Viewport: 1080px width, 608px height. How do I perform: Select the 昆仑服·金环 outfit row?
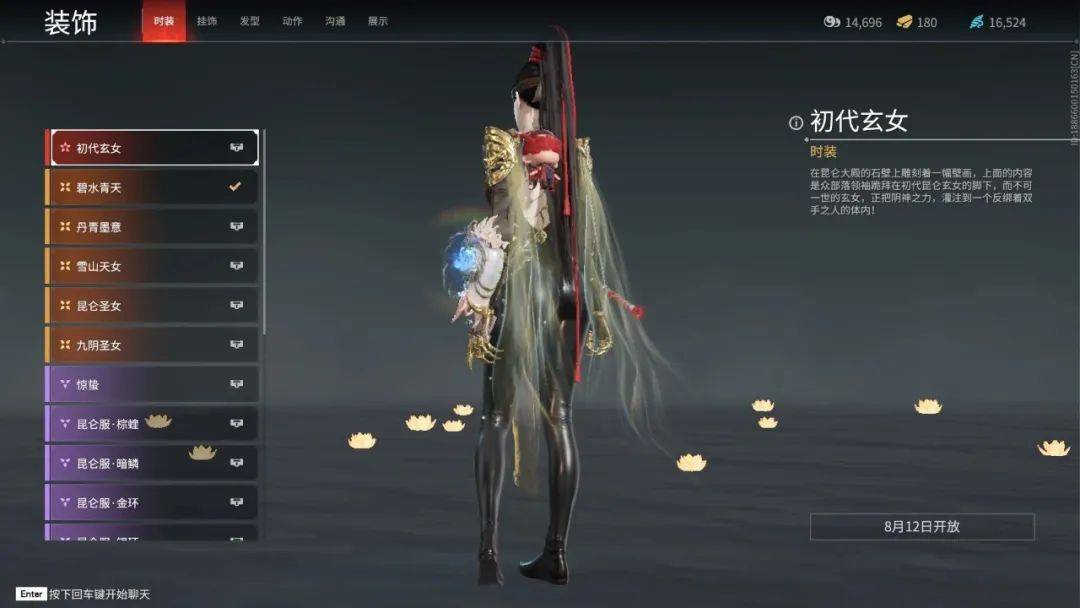point(152,502)
